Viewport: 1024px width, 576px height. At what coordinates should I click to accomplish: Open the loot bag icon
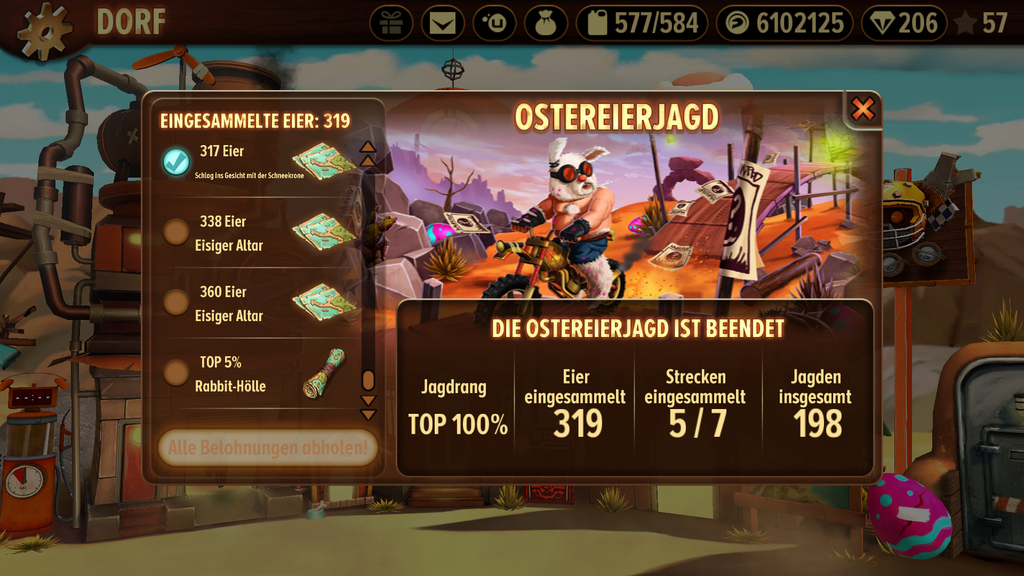click(546, 23)
